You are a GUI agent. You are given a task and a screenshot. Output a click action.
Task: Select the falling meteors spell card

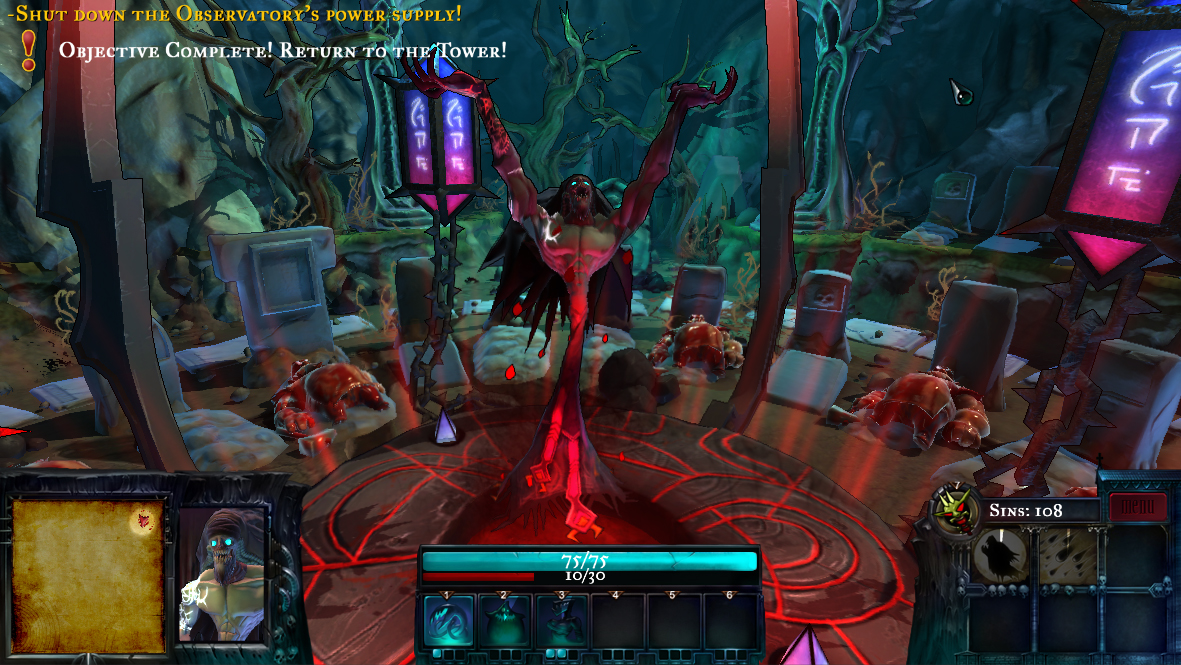(1067, 555)
